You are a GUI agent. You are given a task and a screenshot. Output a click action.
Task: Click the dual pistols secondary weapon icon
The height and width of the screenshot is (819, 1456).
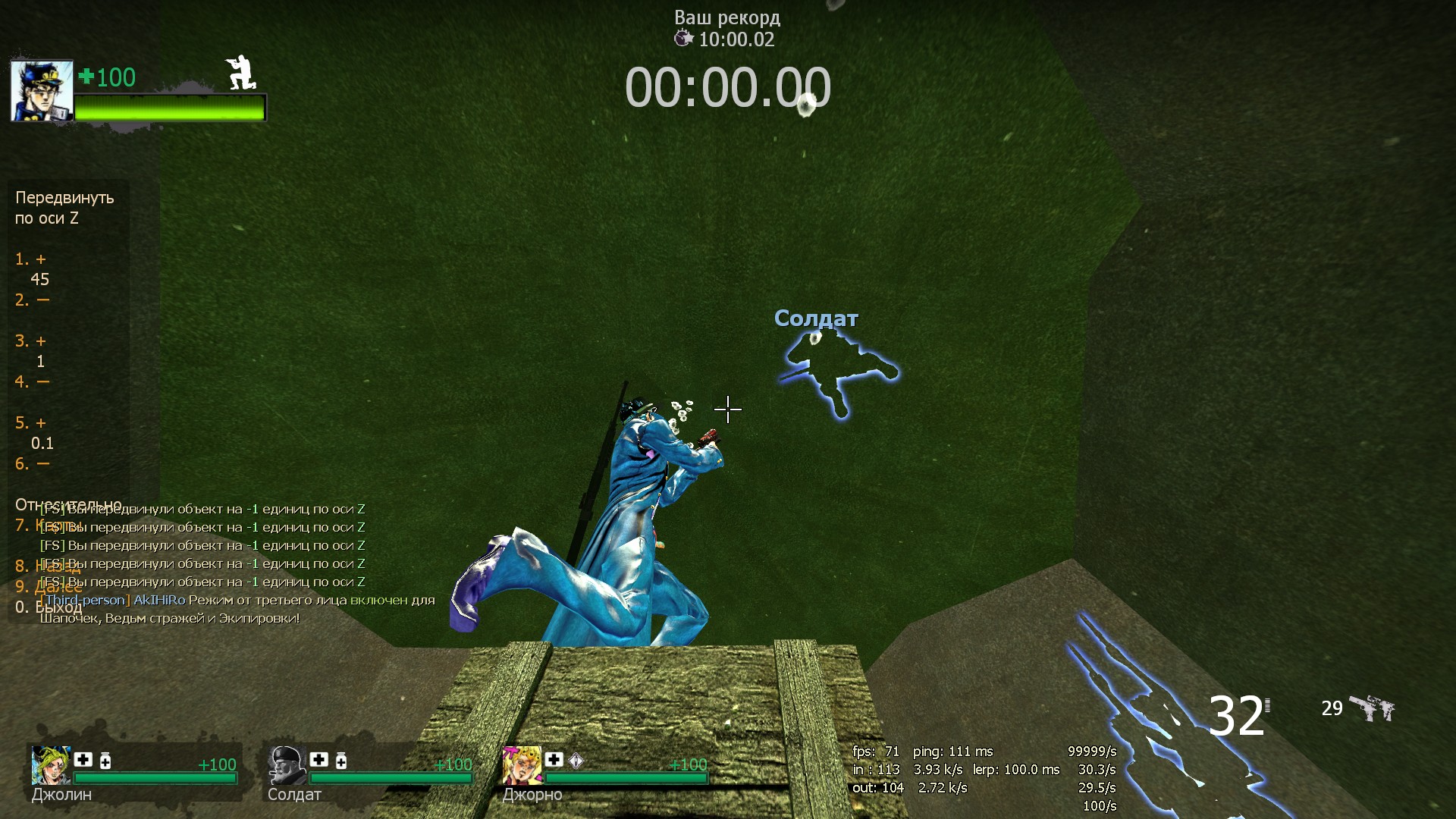click(1372, 709)
